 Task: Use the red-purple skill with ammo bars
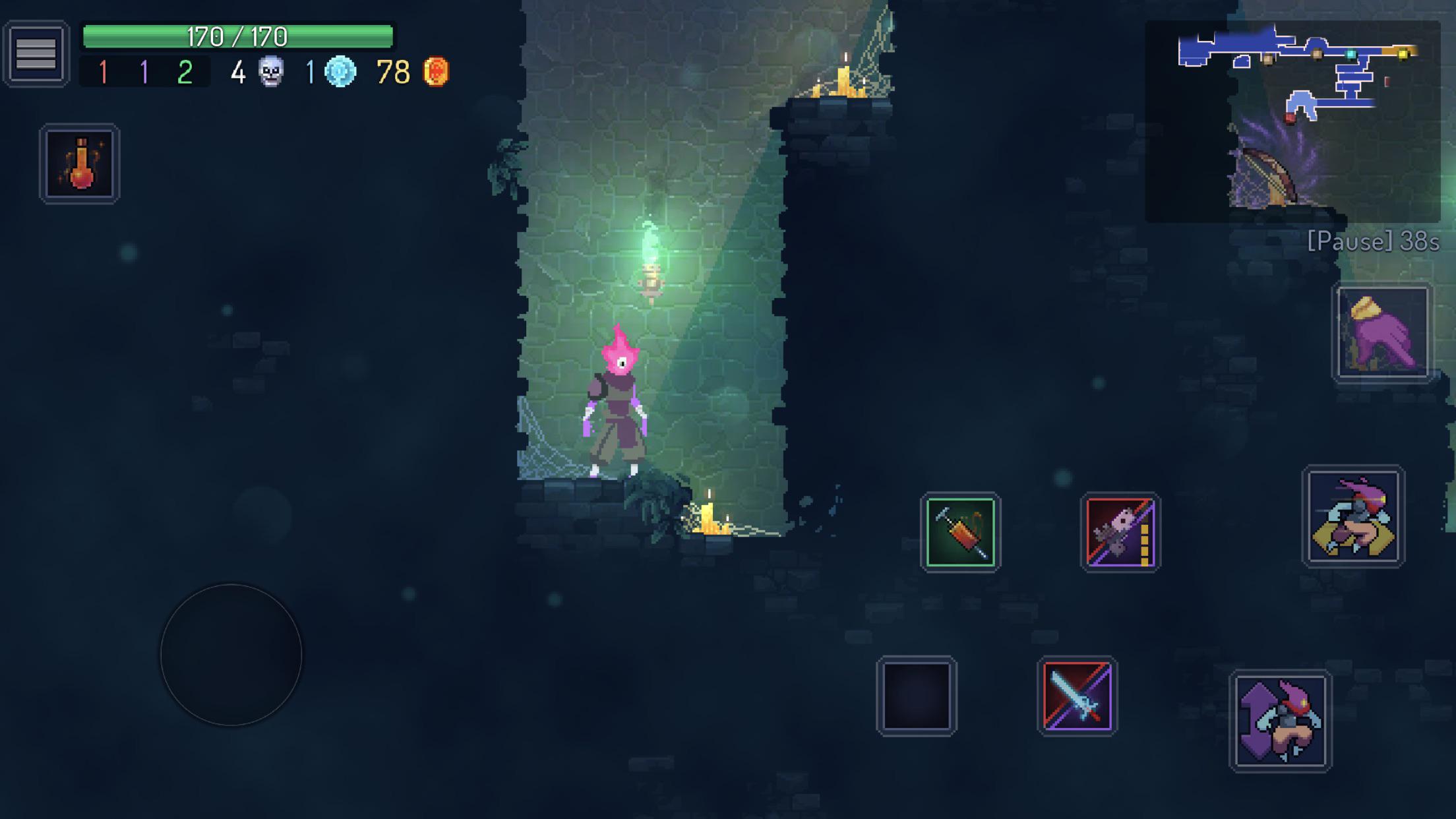pos(1120,532)
